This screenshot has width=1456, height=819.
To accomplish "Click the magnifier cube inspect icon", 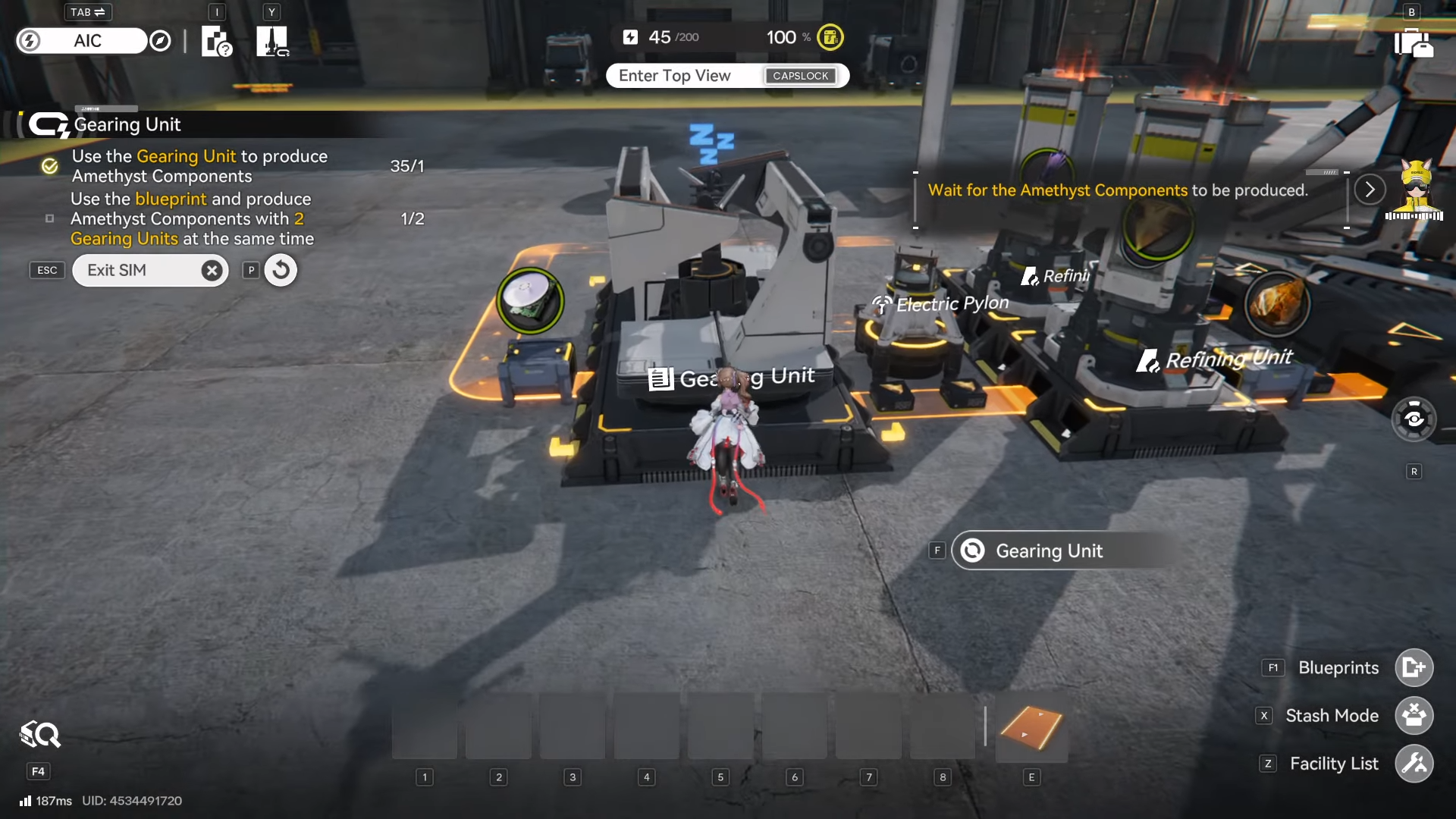I will point(39,735).
